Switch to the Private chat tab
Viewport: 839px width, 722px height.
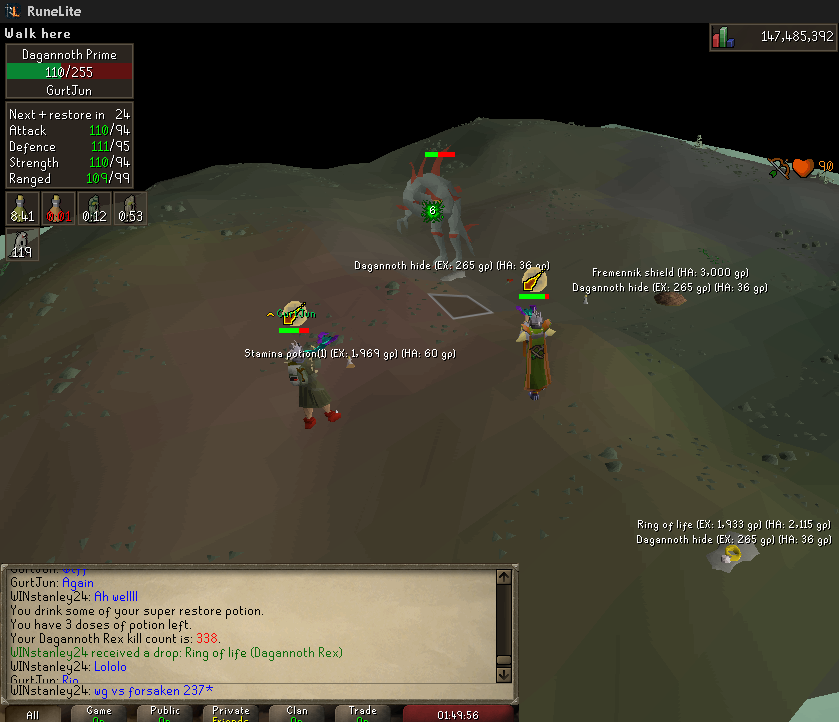pyautogui.click(x=232, y=714)
